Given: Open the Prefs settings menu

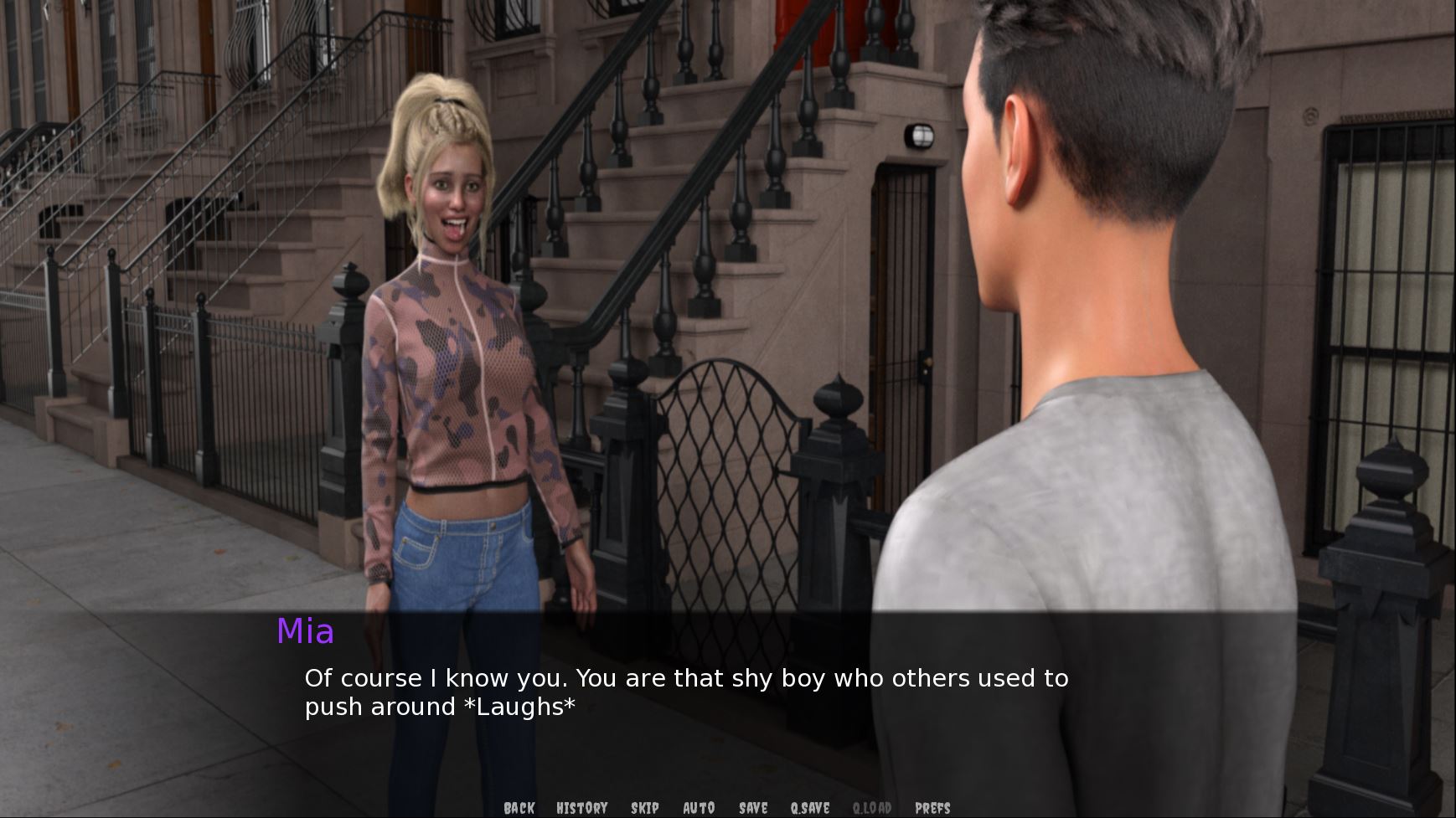Looking at the screenshot, I should (932, 808).
